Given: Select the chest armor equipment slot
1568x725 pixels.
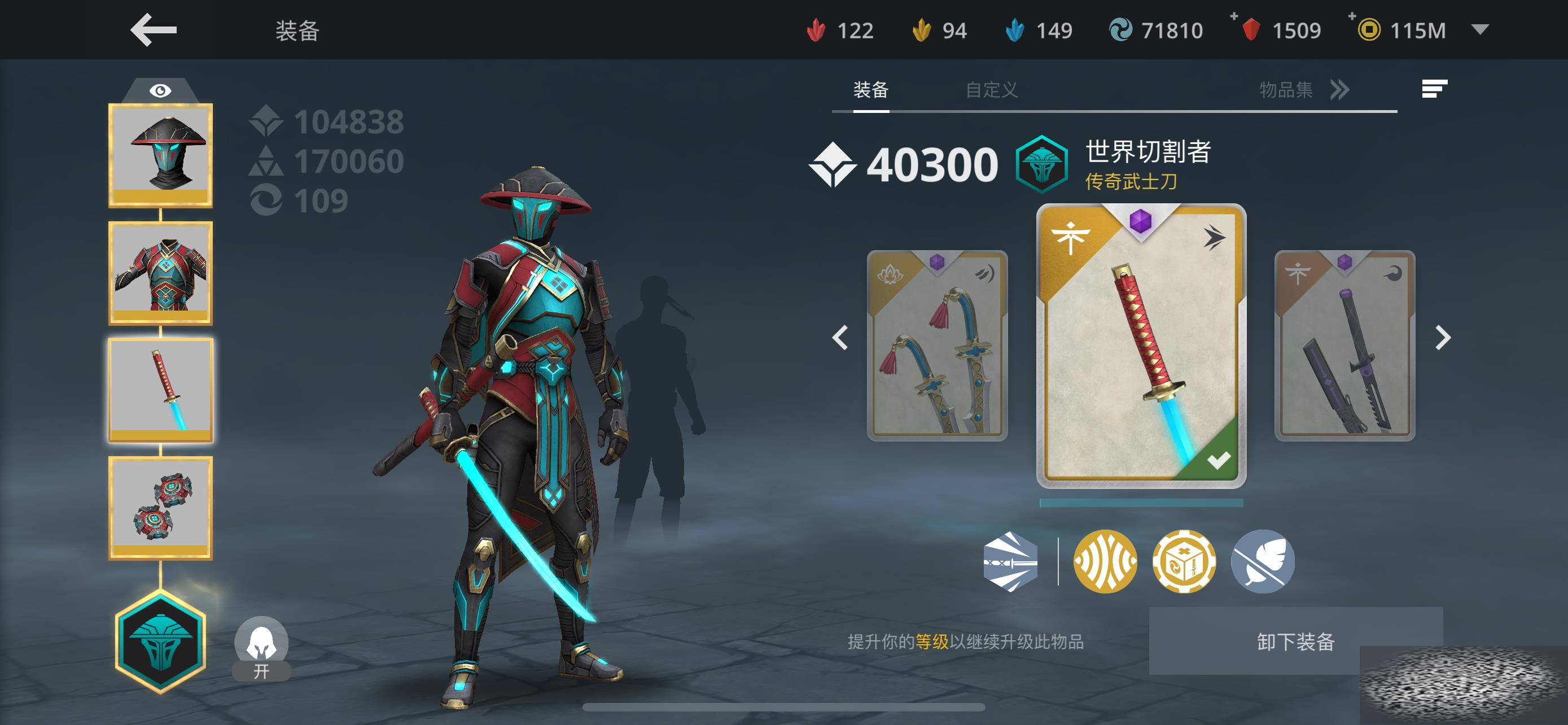Looking at the screenshot, I should [161, 273].
